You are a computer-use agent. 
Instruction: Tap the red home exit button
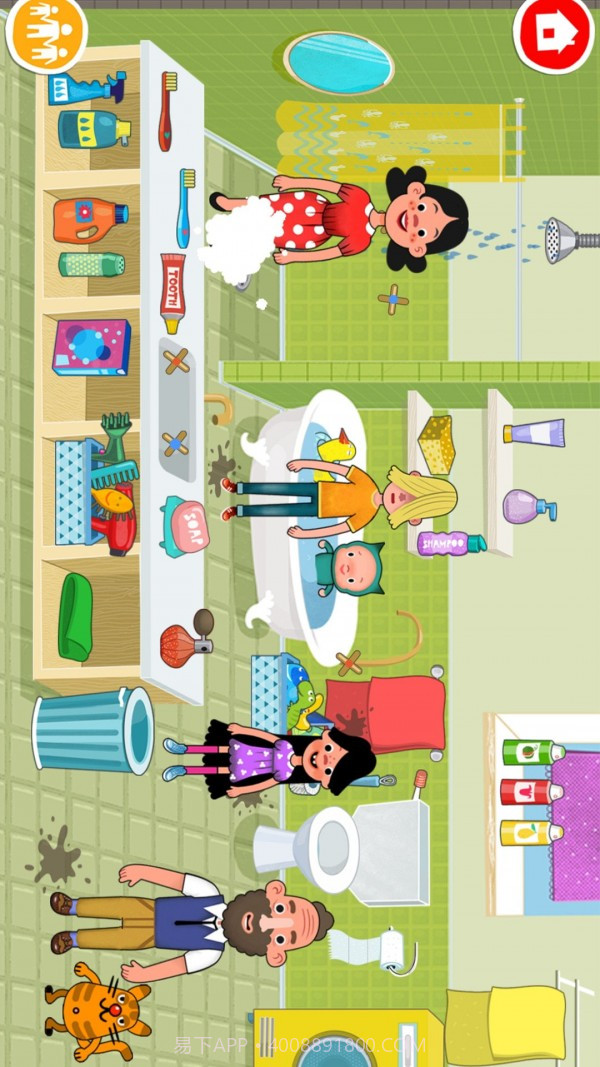pos(552,32)
